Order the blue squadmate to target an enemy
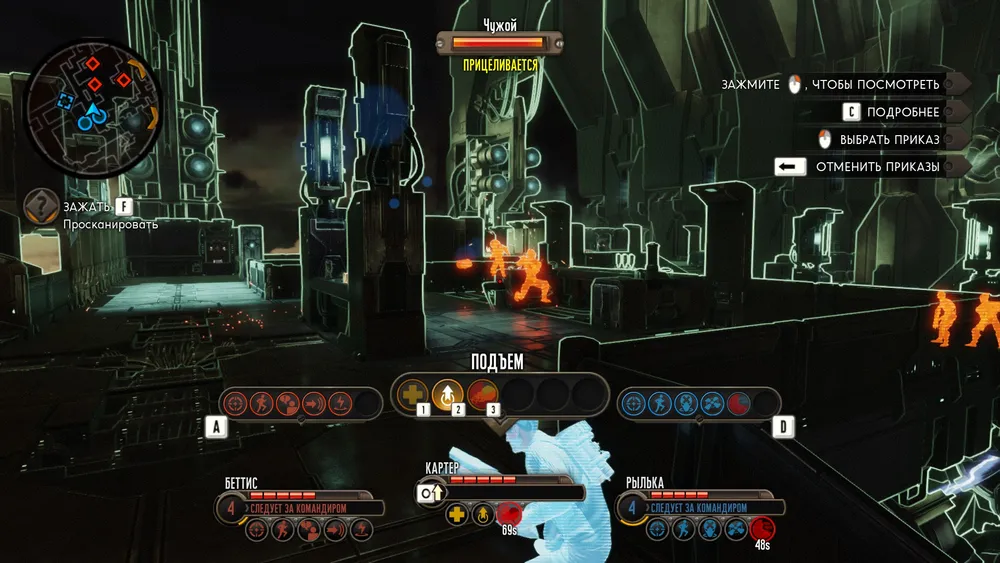This screenshot has width=1000, height=563. (633, 404)
